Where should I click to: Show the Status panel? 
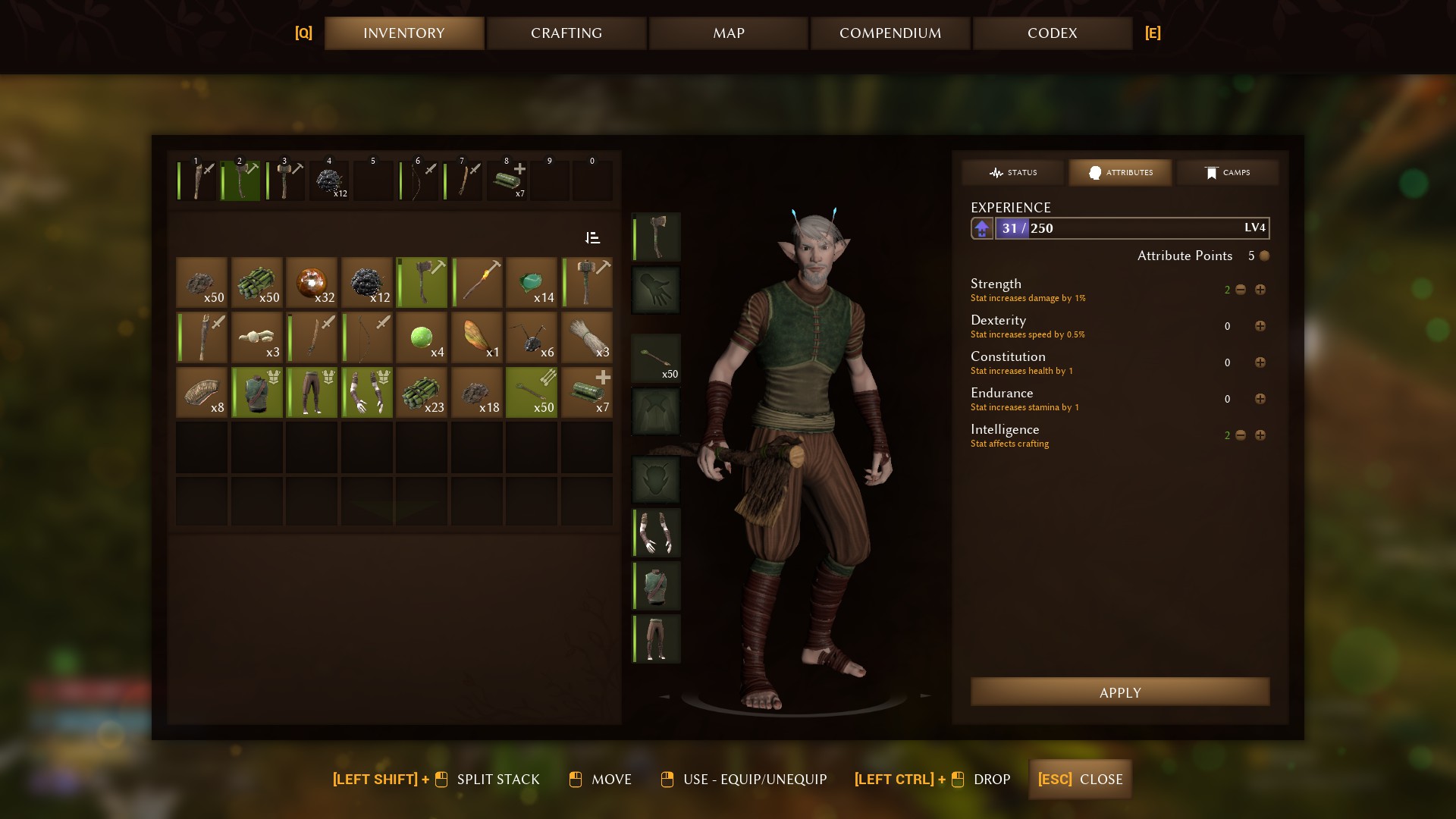click(x=1013, y=173)
